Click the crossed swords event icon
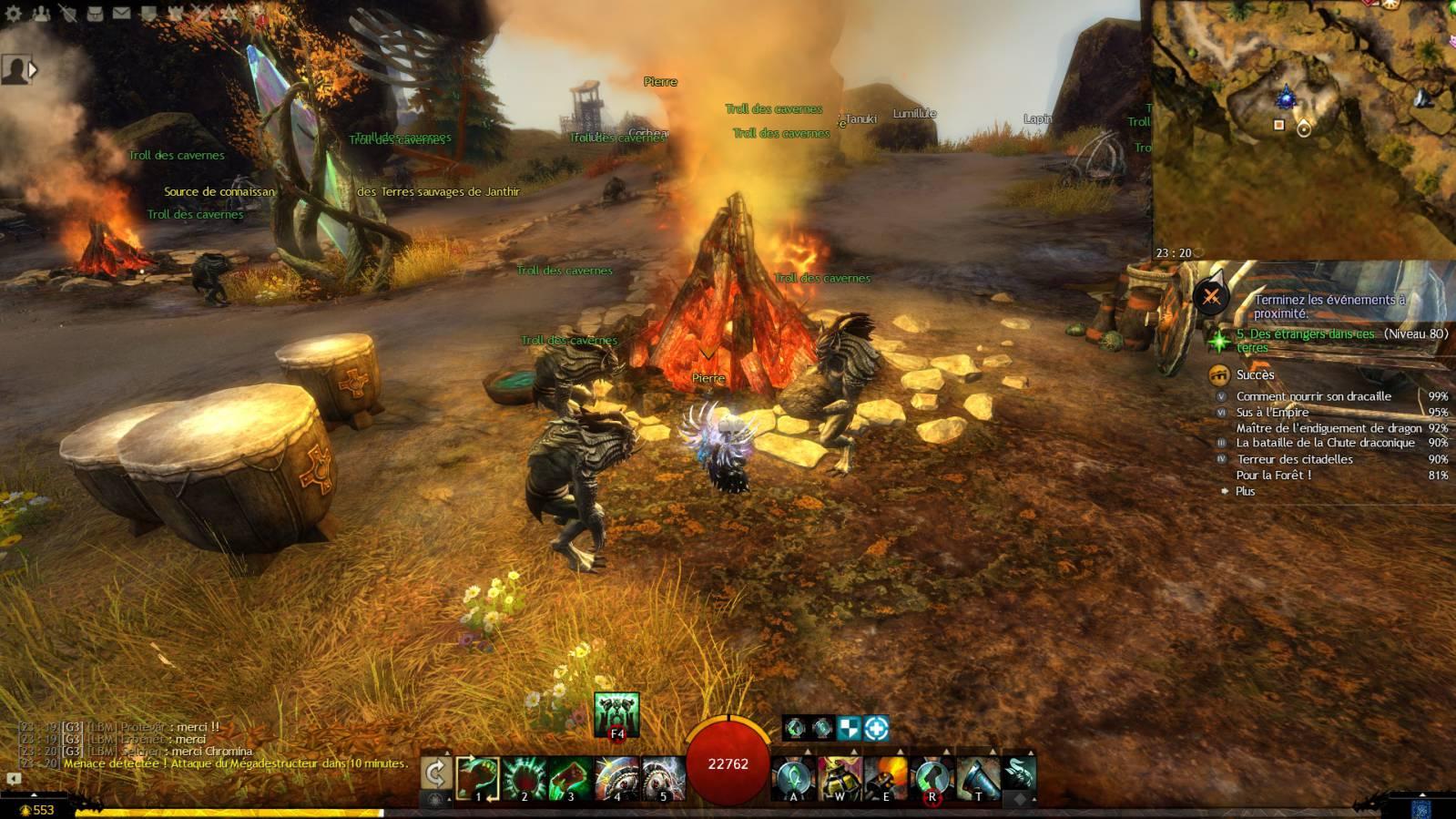This screenshot has width=1456, height=819. tap(1211, 296)
